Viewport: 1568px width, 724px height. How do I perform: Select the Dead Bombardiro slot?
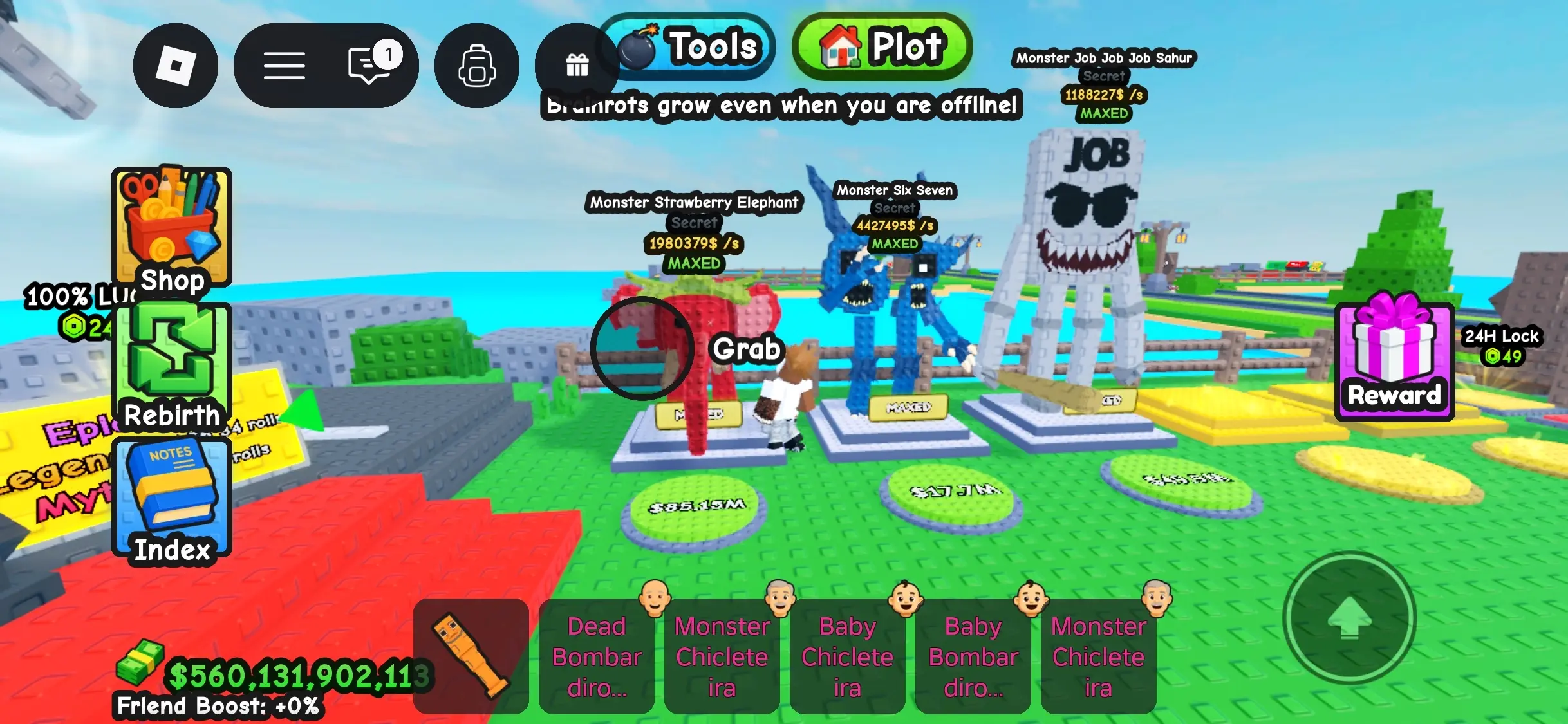596,656
